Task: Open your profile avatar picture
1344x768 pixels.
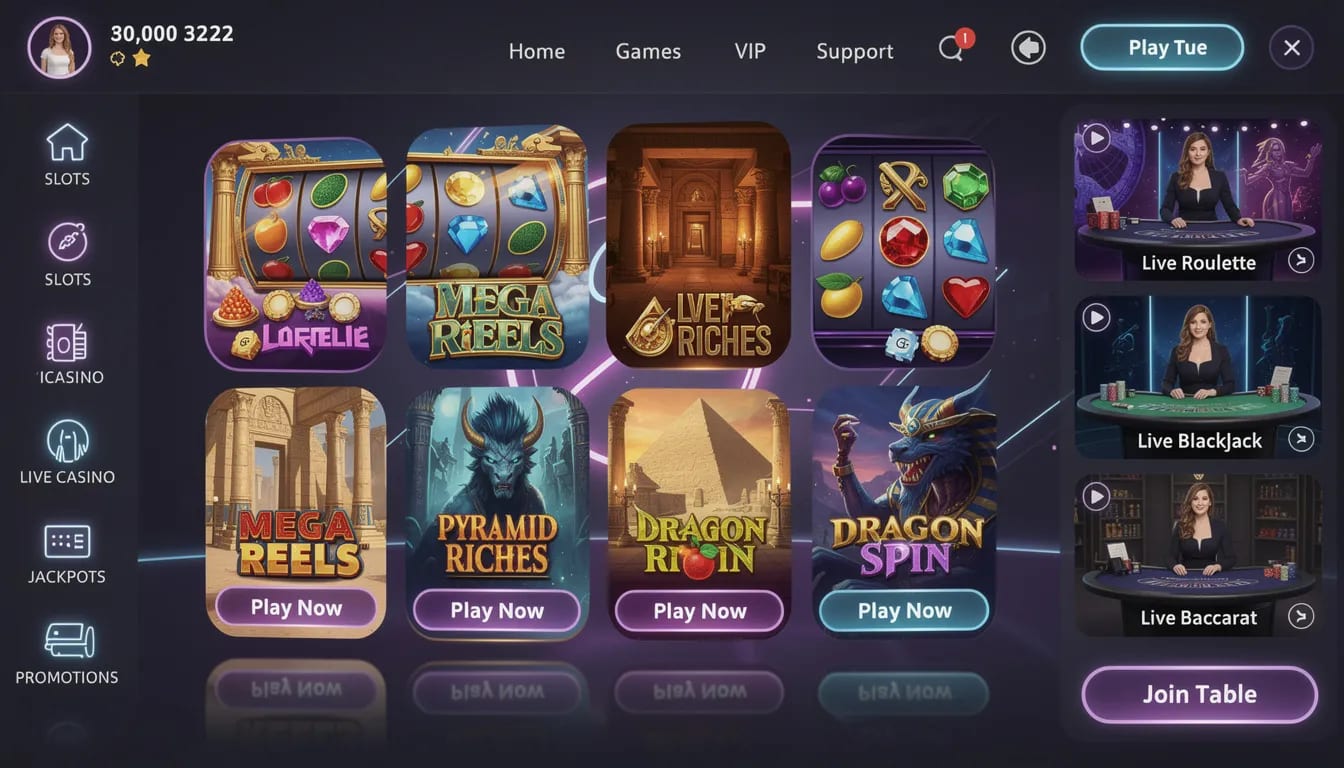Action: pyautogui.click(x=59, y=46)
